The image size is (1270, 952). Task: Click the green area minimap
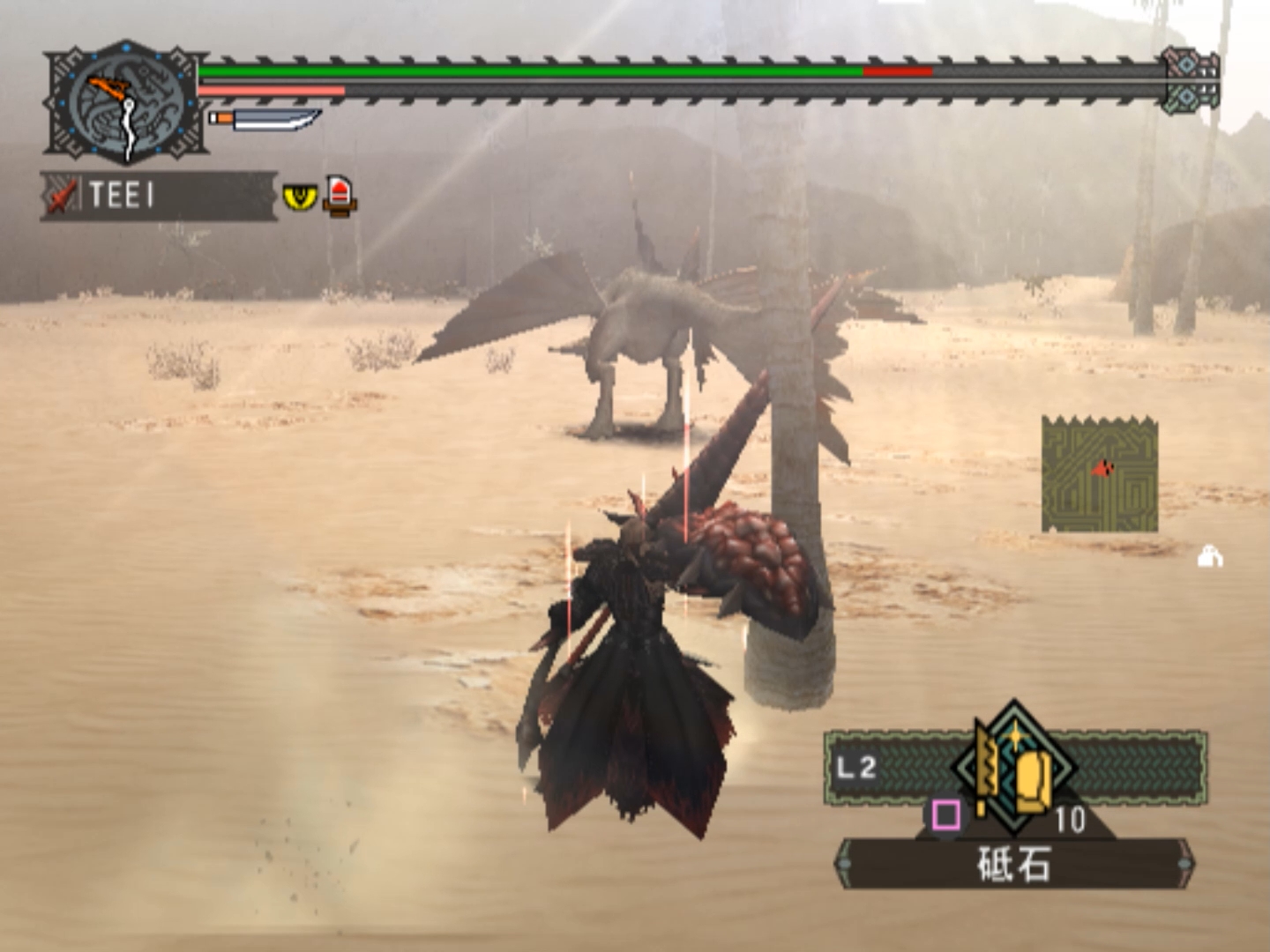click(1099, 474)
